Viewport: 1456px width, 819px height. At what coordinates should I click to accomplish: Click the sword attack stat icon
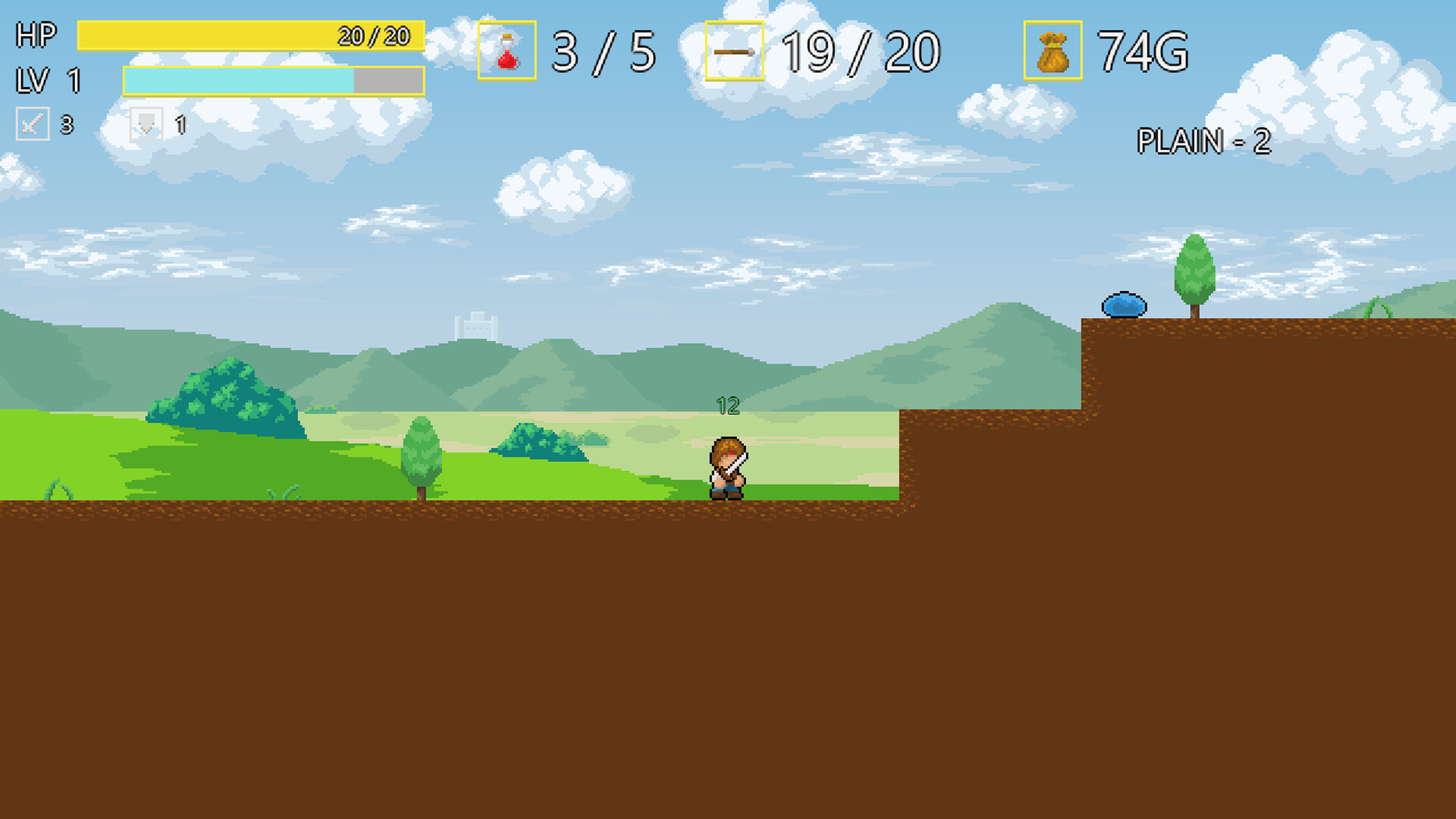(33, 124)
